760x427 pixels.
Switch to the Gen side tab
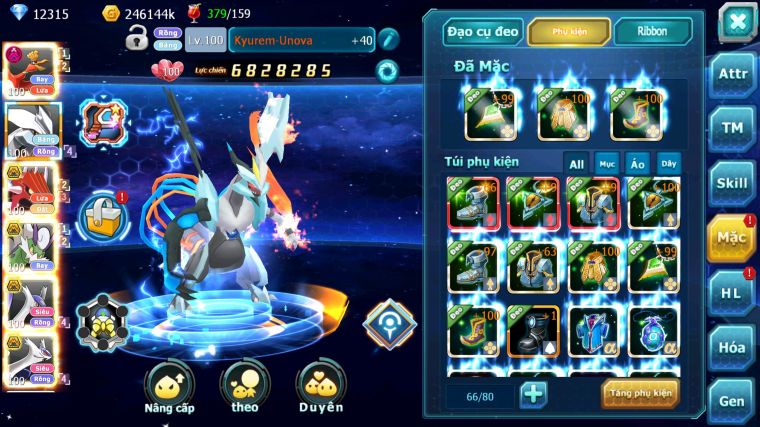pyautogui.click(x=731, y=399)
